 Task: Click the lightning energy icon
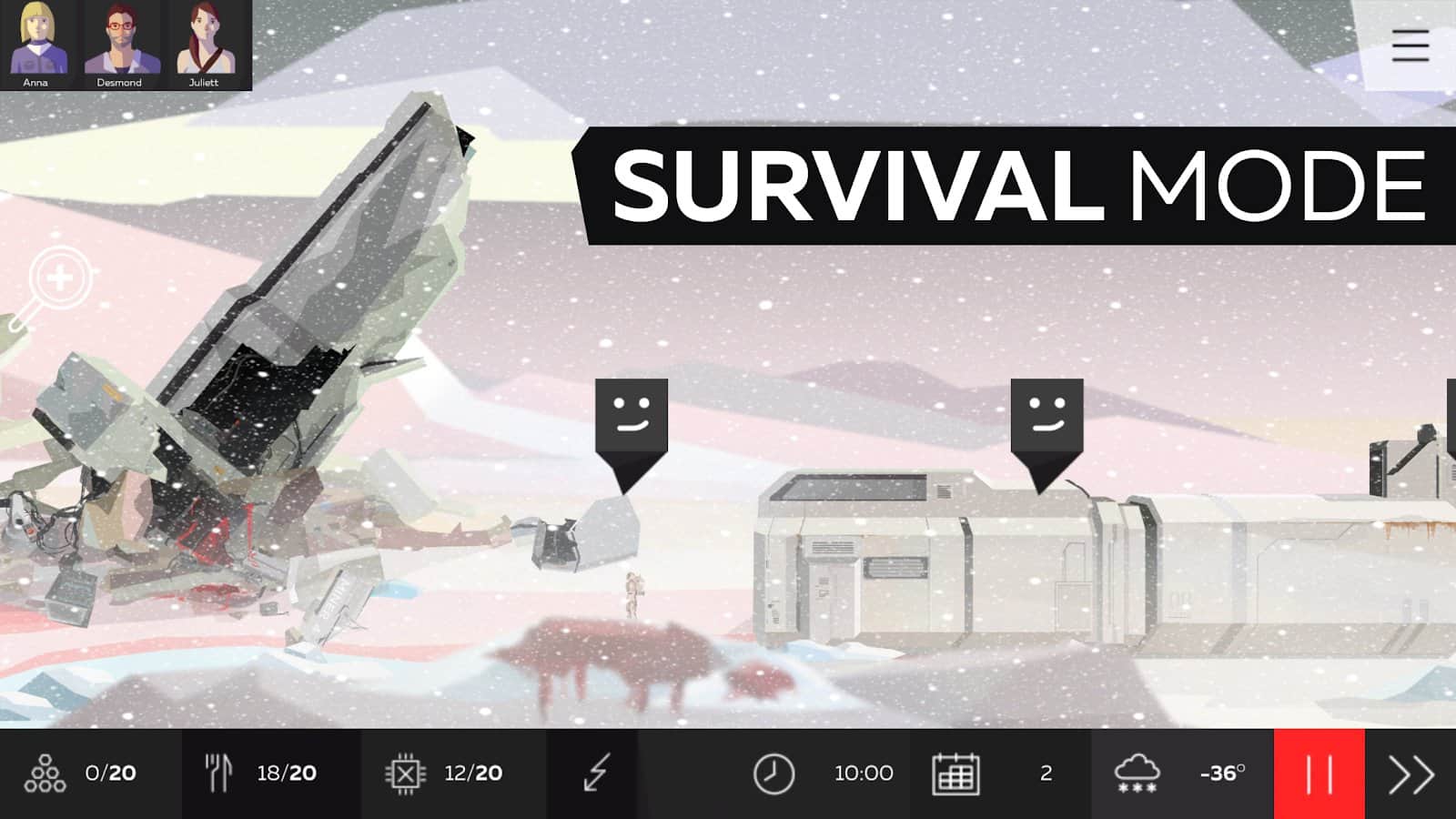[x=596, y=773]
